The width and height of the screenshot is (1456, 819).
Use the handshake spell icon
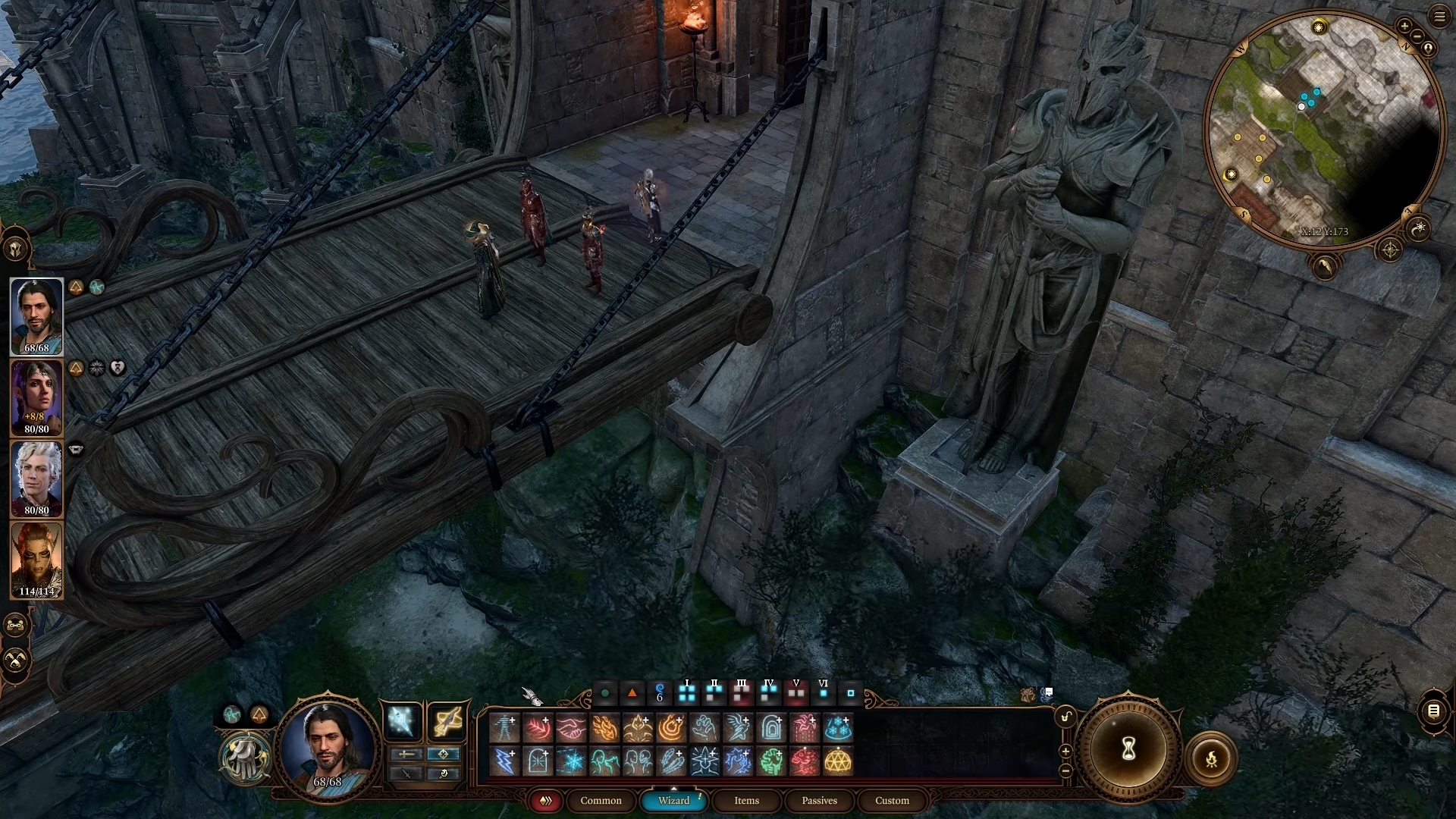pyautogui.click(x=571, y=728)
